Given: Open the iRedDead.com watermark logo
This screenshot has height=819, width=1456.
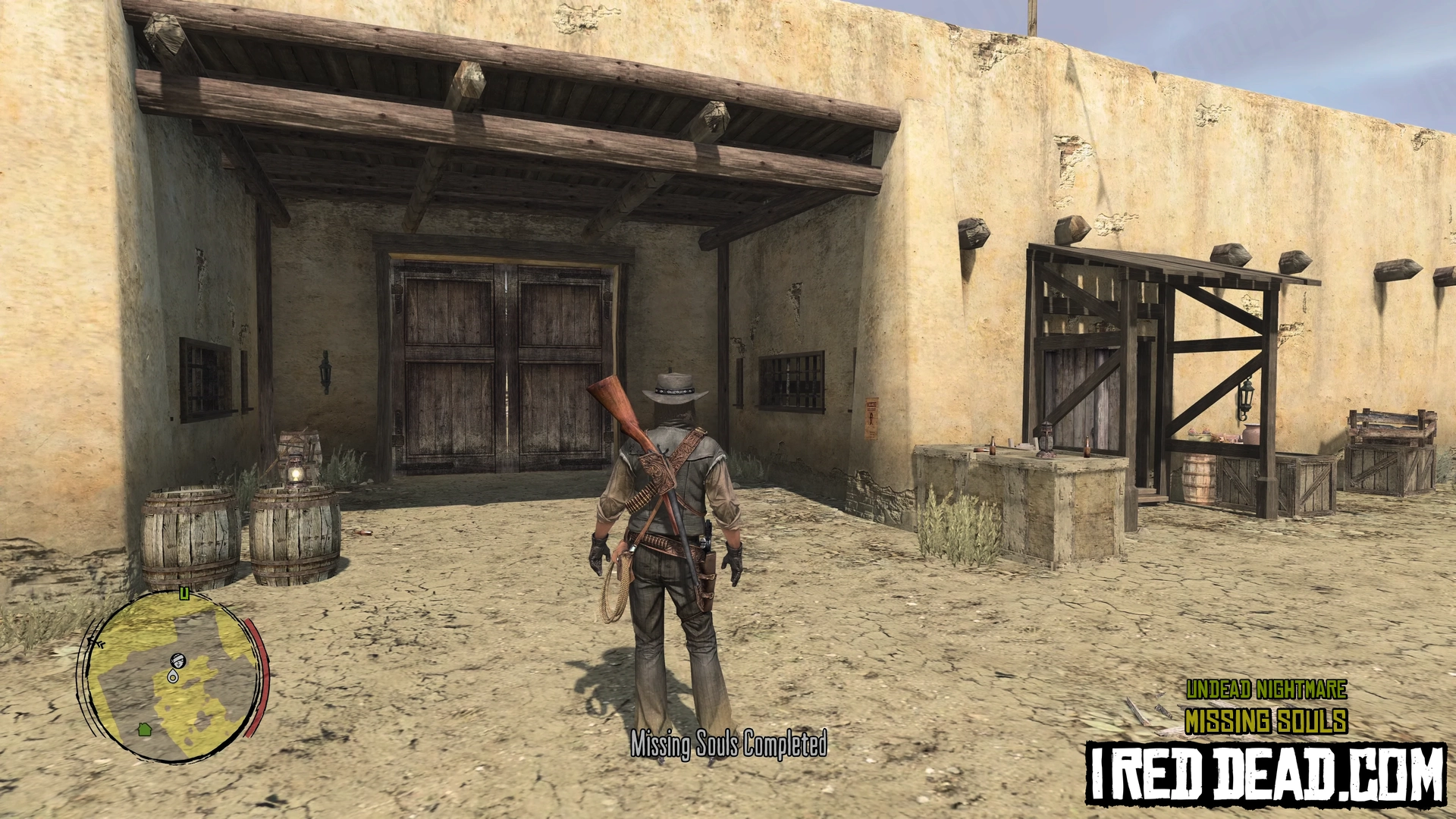Looking at the screenshot, I should (1265, 773).
